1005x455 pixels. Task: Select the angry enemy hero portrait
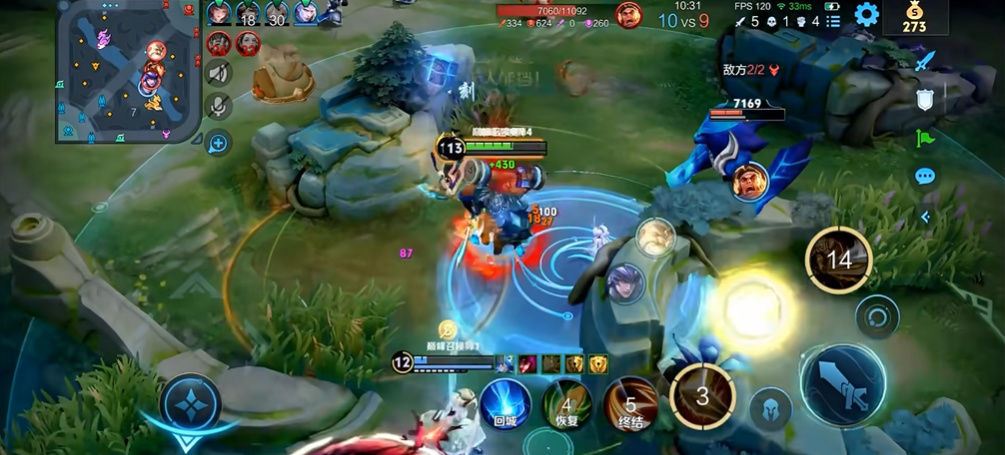(x=628, y=15)
